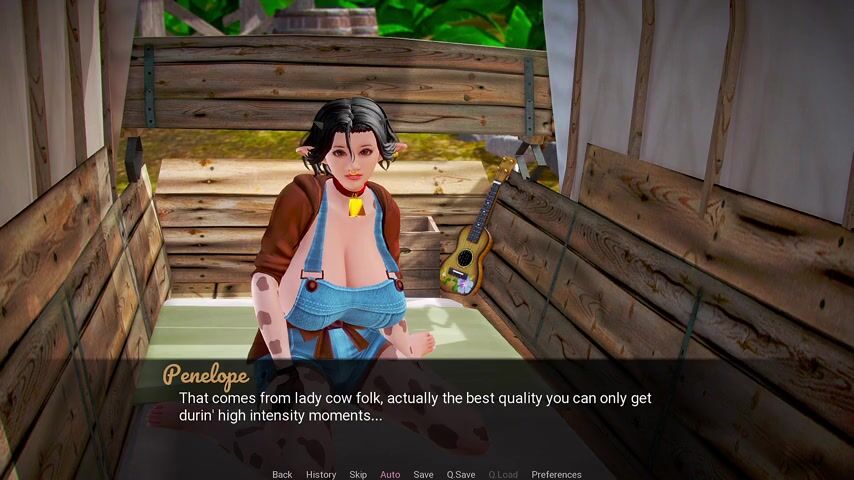Screen dimensions: 854x480
Task: Toggle Auto-advance mode
Action: click(390, 475)
